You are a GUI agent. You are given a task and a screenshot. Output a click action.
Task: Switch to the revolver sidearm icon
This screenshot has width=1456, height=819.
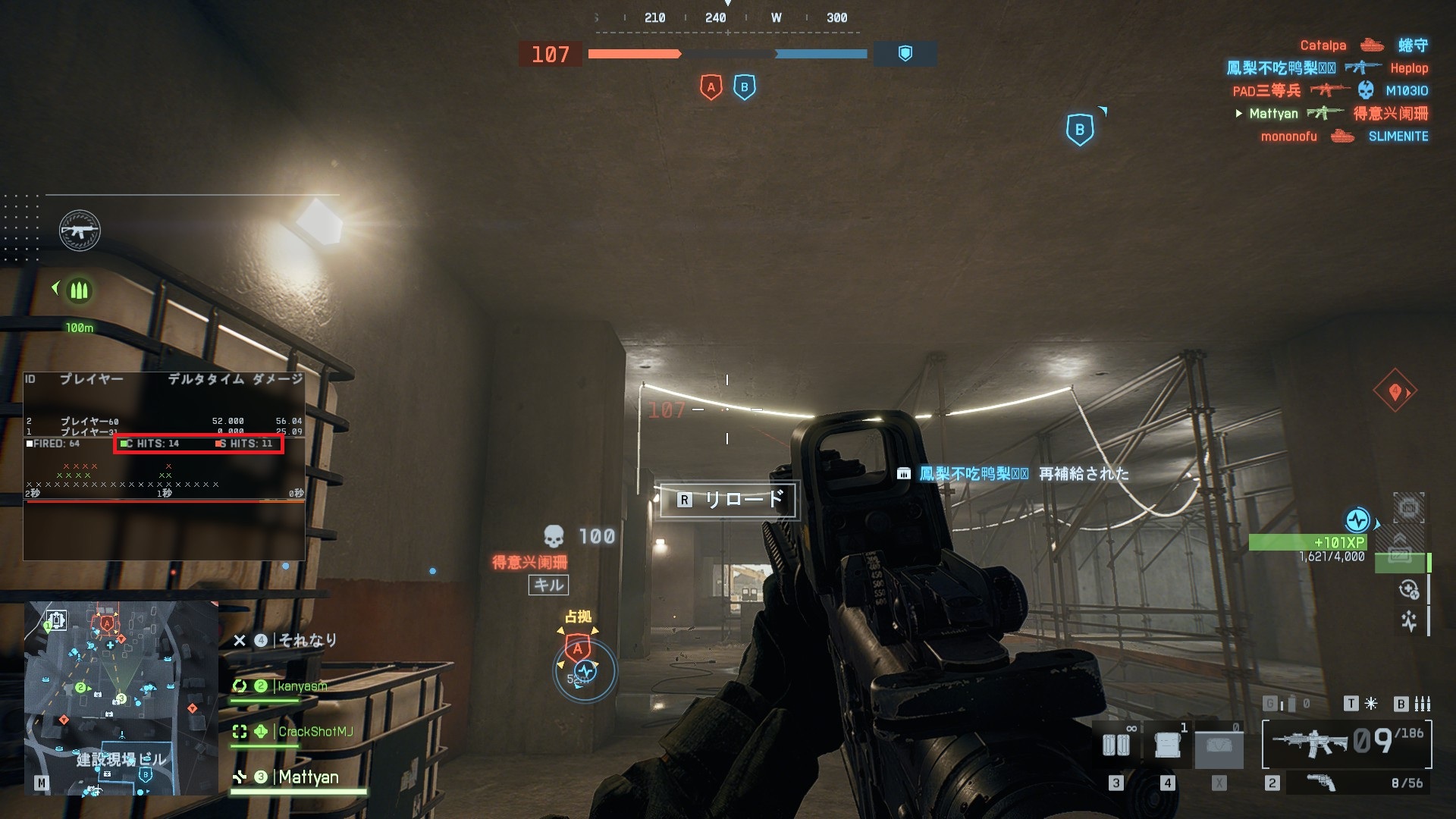[1322, 783]
